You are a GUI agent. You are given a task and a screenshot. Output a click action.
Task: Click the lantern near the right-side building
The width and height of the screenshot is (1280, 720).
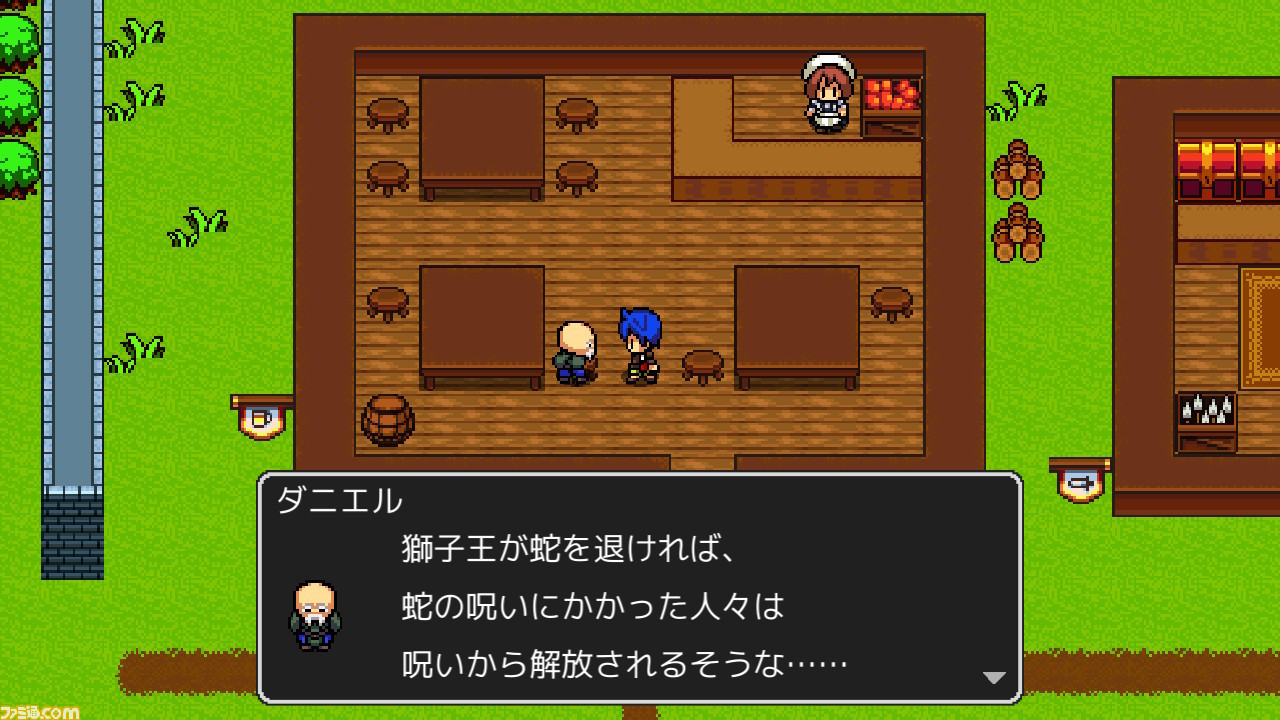coord(1080,483)
